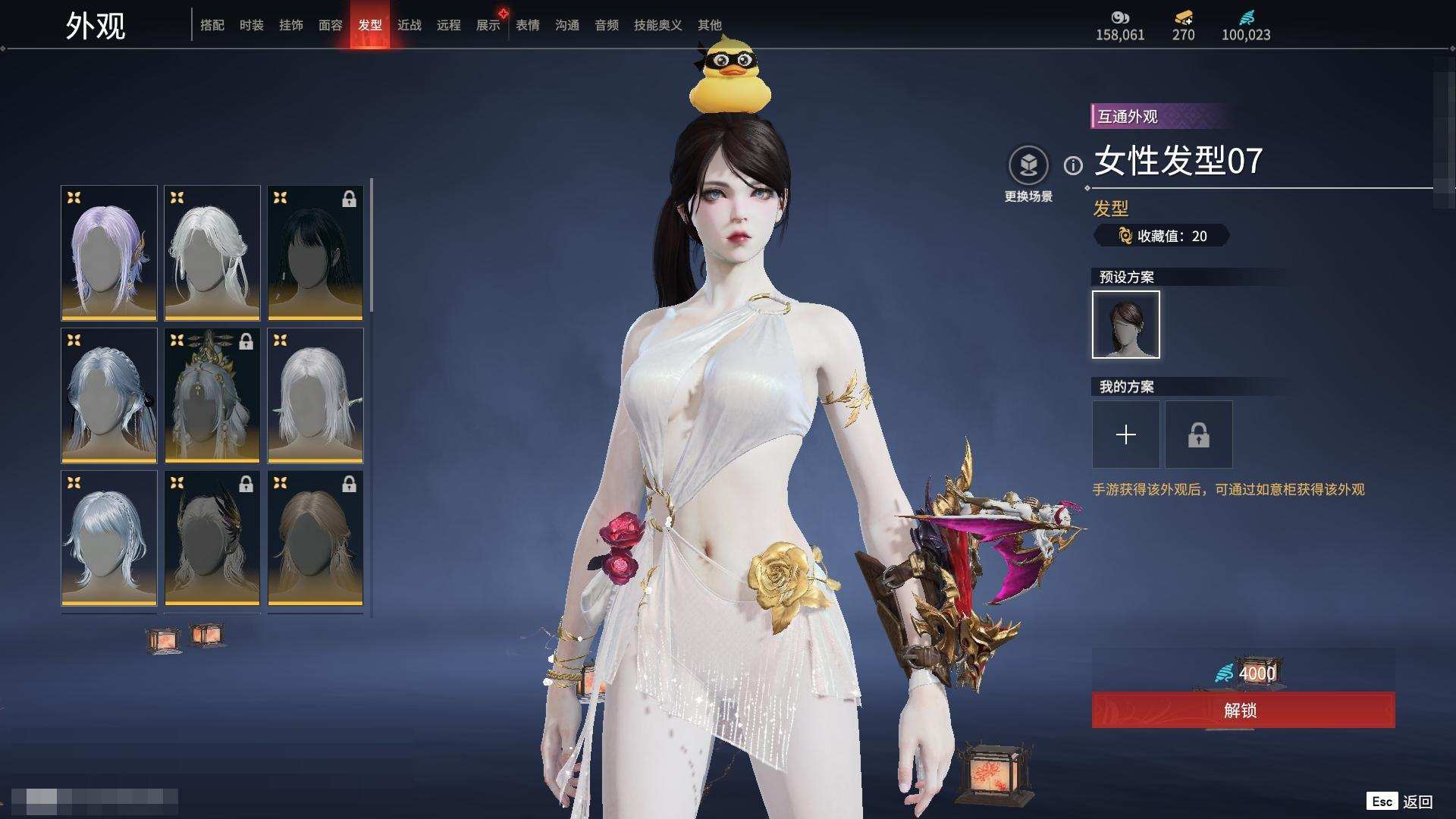Image resolution: width=1456 pixels, height=819 pixels.
Task: Switch to the 其他 tab
Action: click(709, 25)
